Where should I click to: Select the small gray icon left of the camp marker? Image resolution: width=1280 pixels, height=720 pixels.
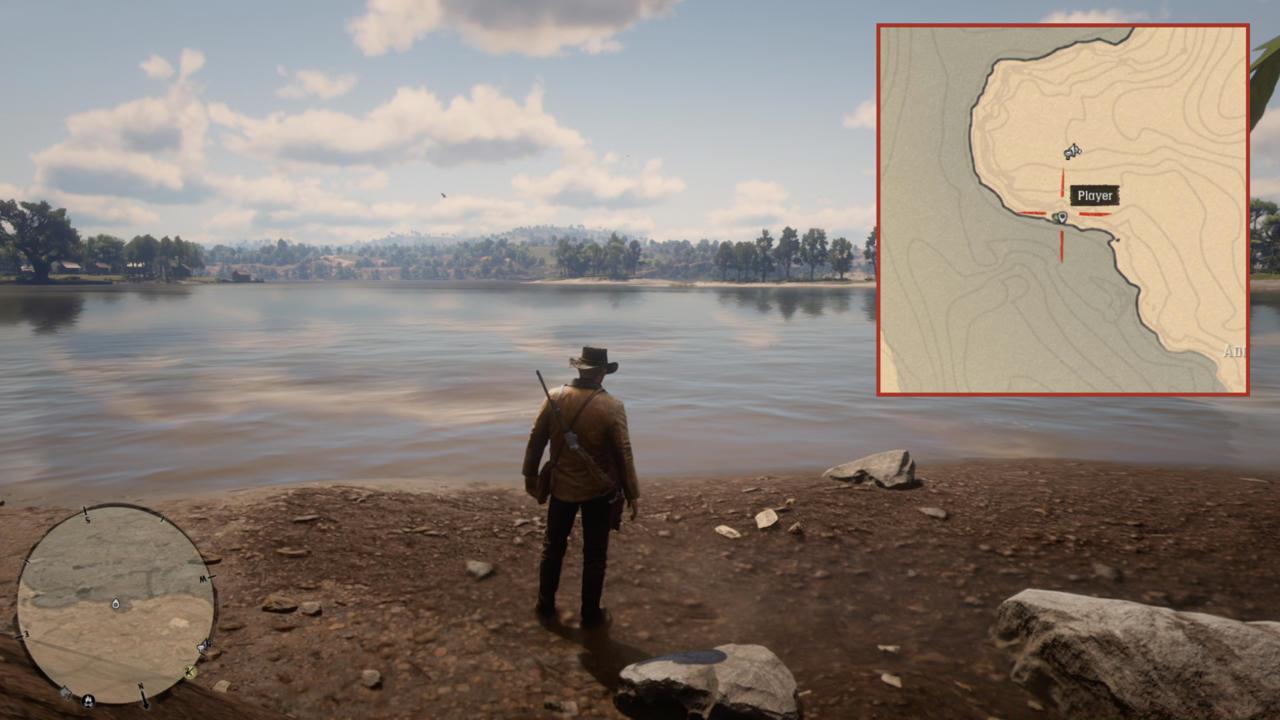point(64,694)
